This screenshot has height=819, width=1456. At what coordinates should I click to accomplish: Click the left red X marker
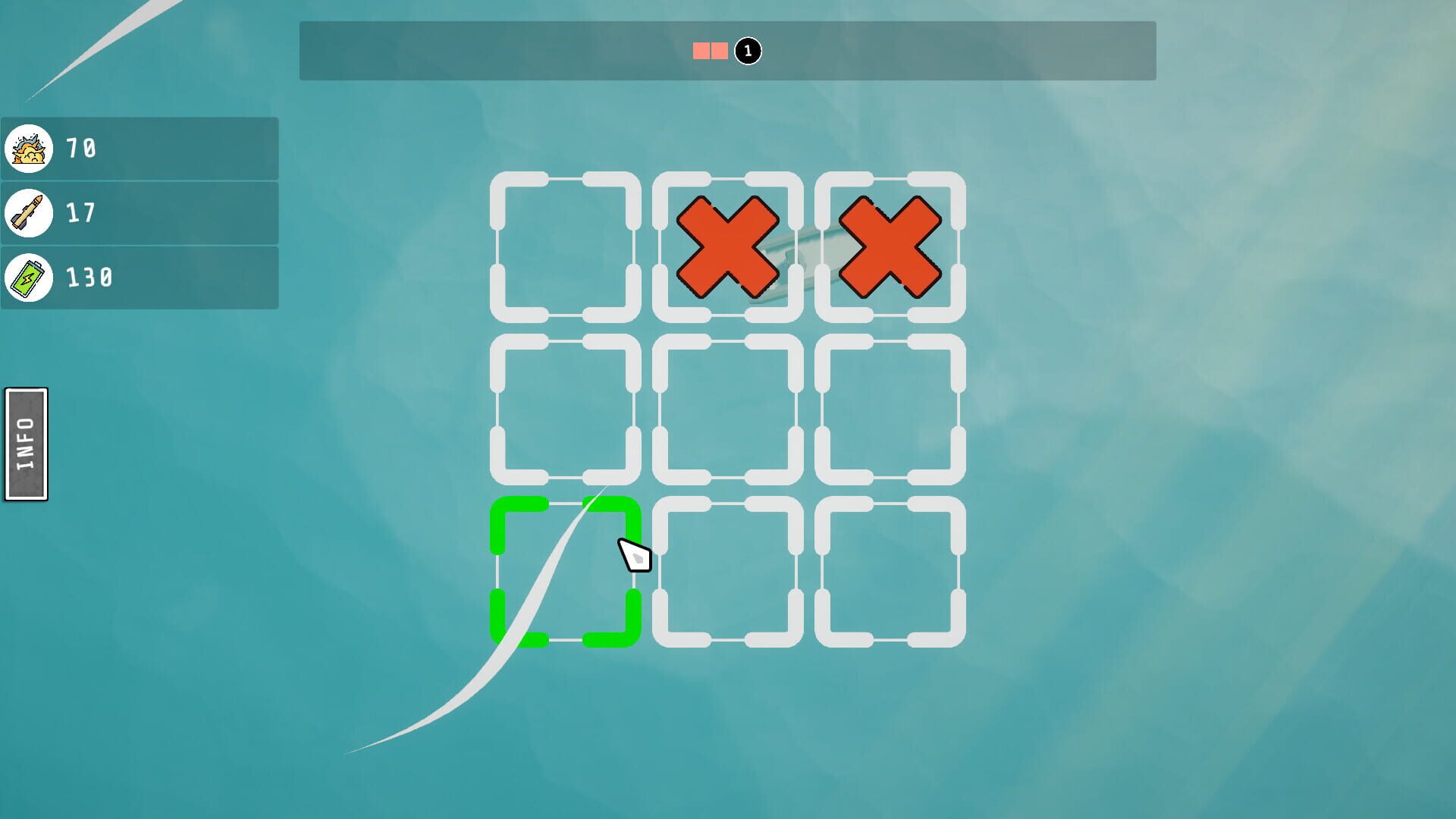coord(728,246)
